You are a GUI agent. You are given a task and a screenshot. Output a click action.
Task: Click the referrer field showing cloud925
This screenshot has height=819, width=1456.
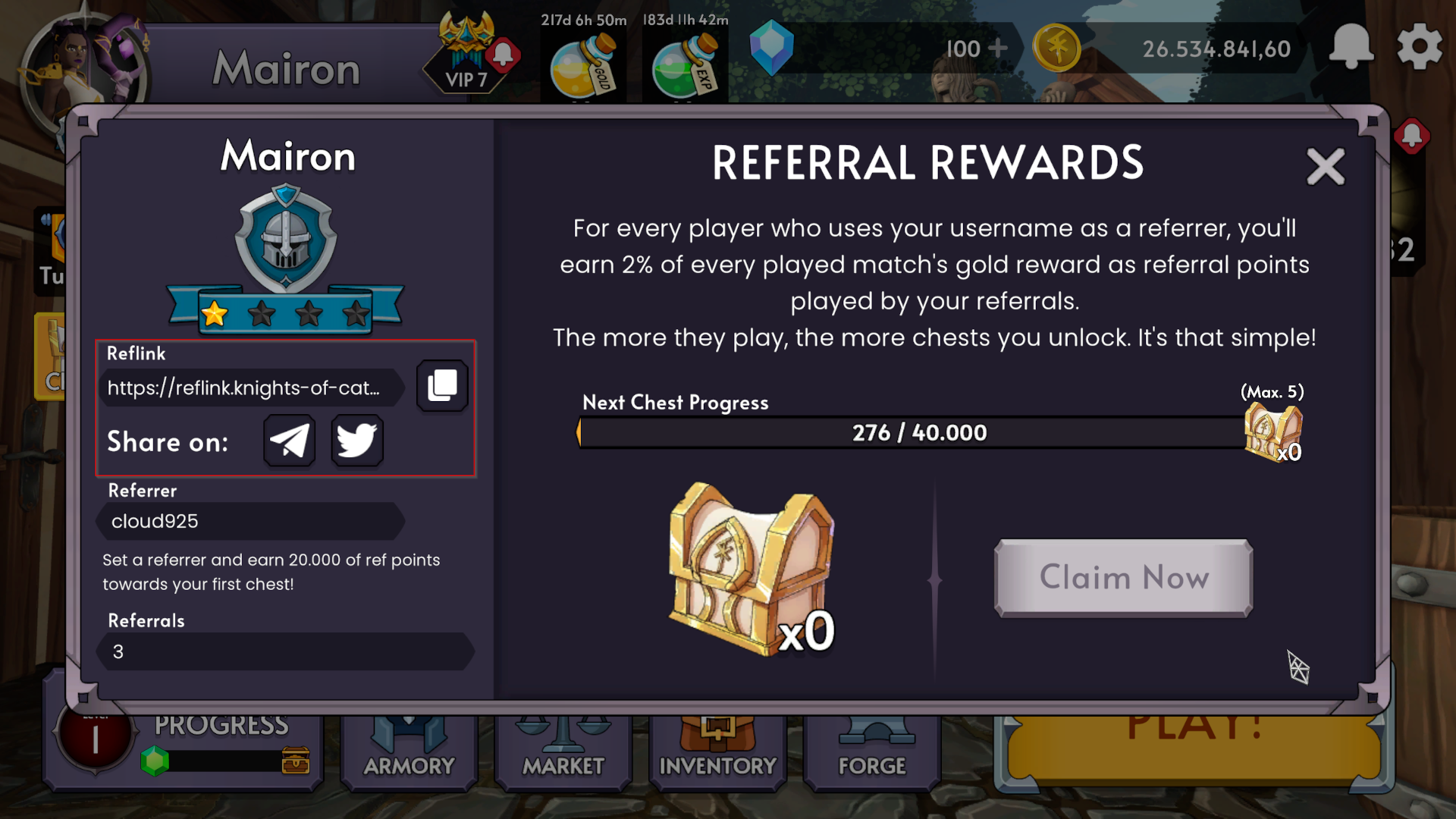[x=250, y=521]
